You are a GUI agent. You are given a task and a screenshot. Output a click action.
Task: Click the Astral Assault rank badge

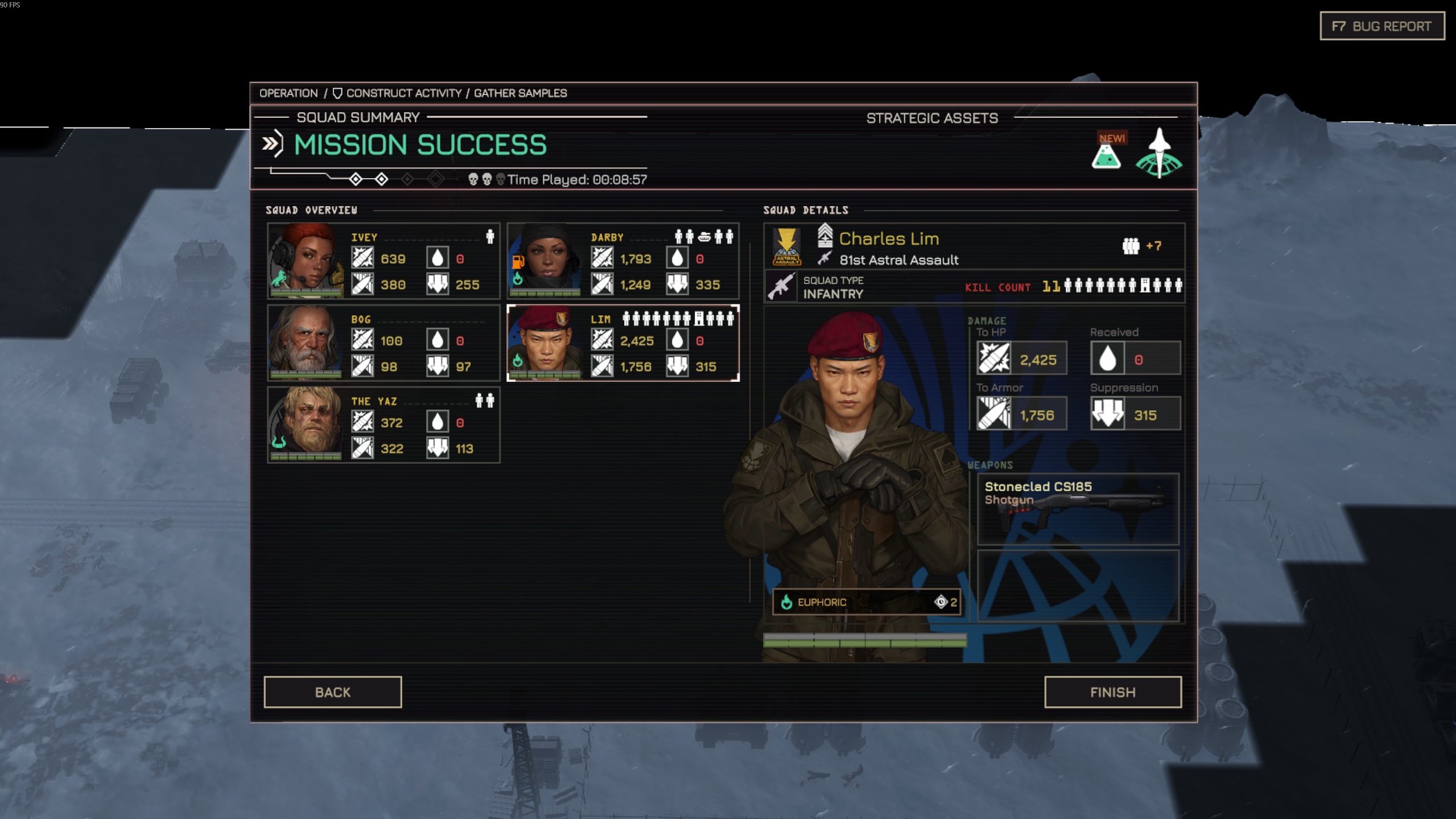(x=786, y=246)
